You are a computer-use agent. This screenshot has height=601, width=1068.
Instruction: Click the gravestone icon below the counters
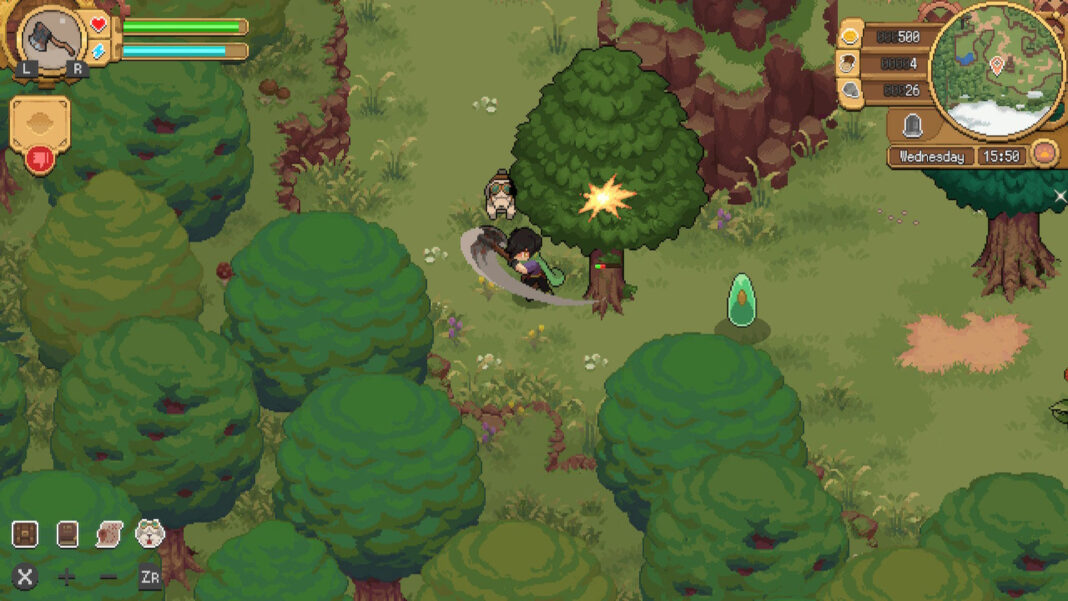[912, 125]
